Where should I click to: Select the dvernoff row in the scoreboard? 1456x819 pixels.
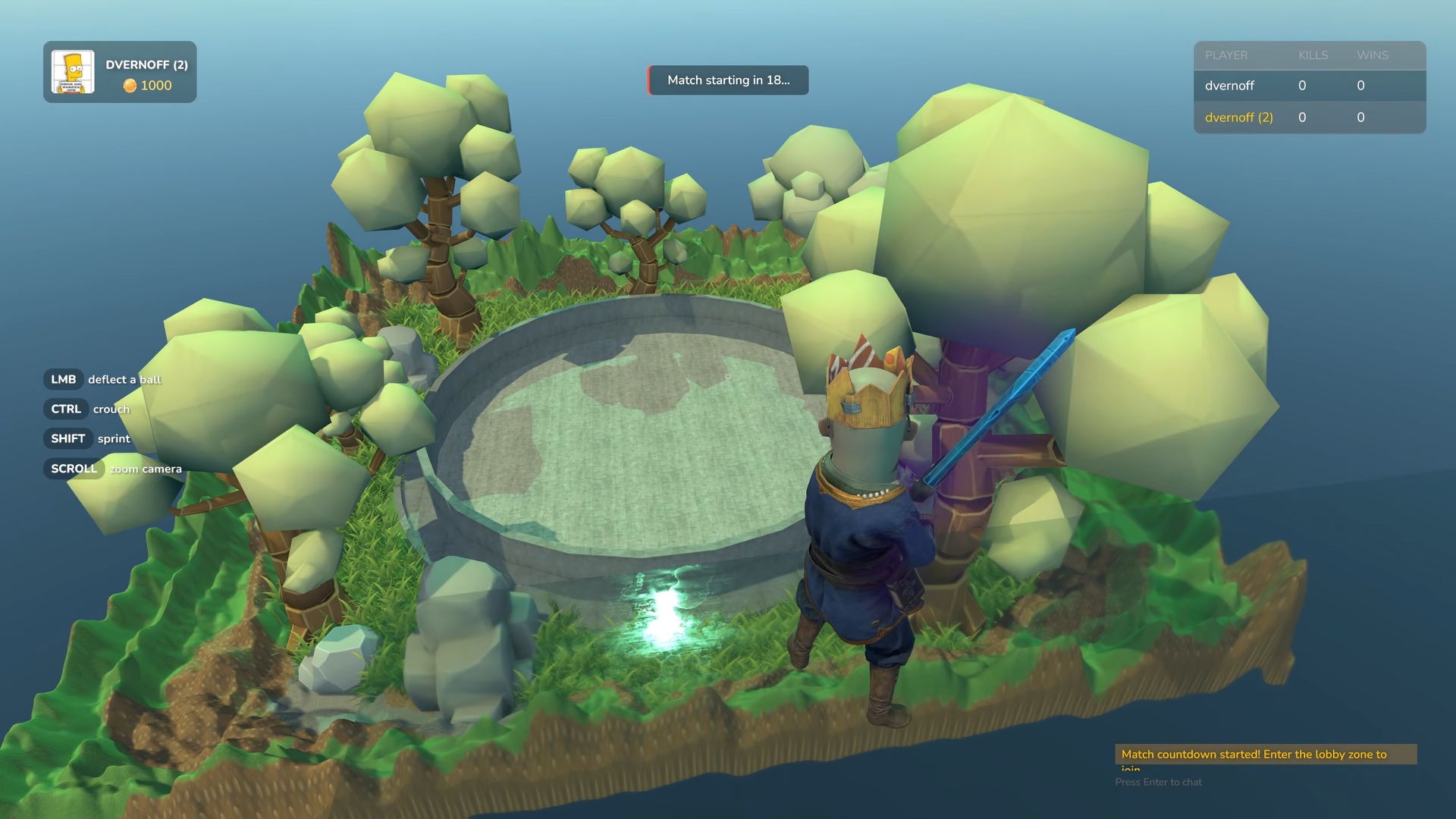point(1309,86)
